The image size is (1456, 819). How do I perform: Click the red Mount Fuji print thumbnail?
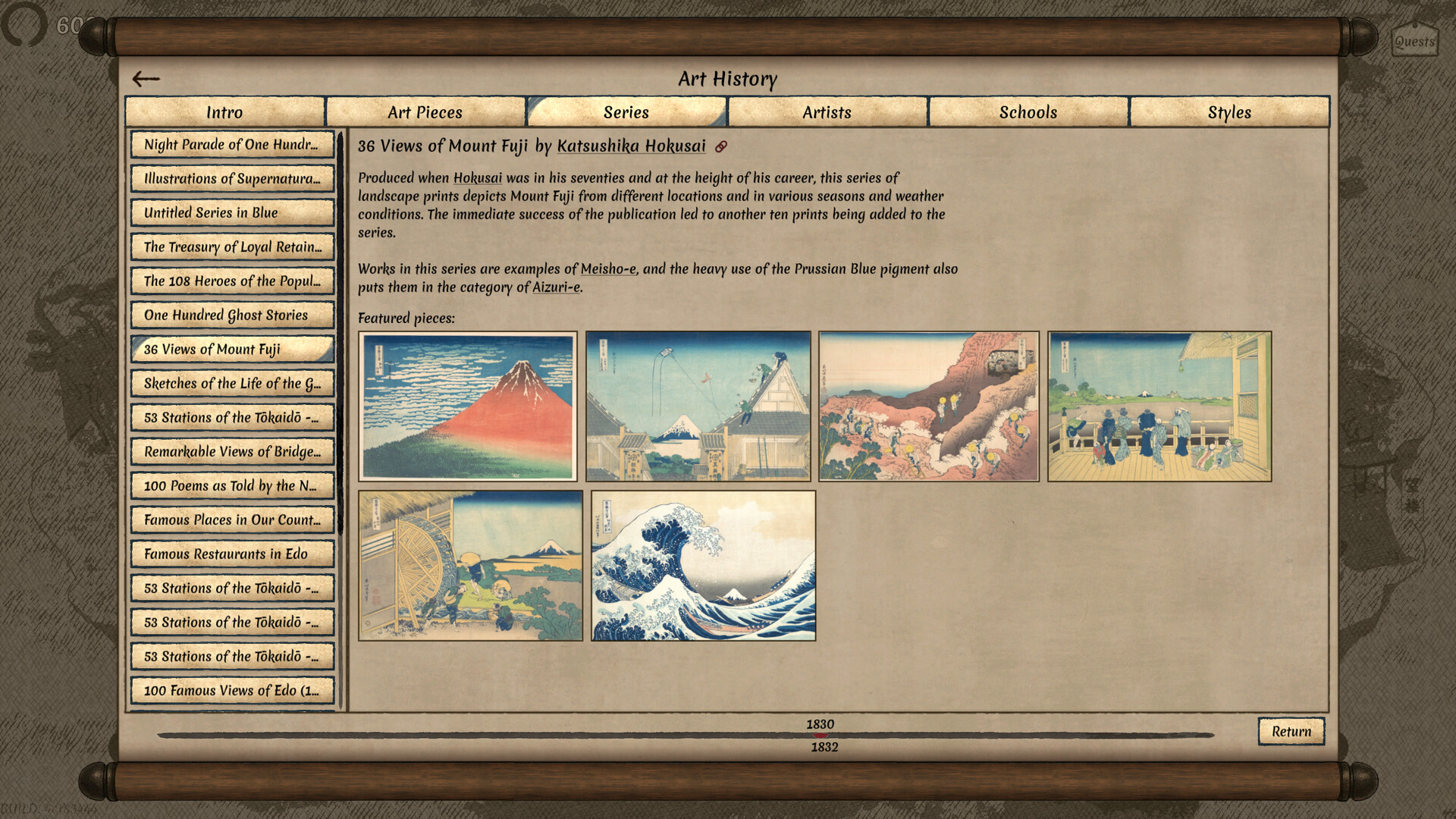click(469, 405)
